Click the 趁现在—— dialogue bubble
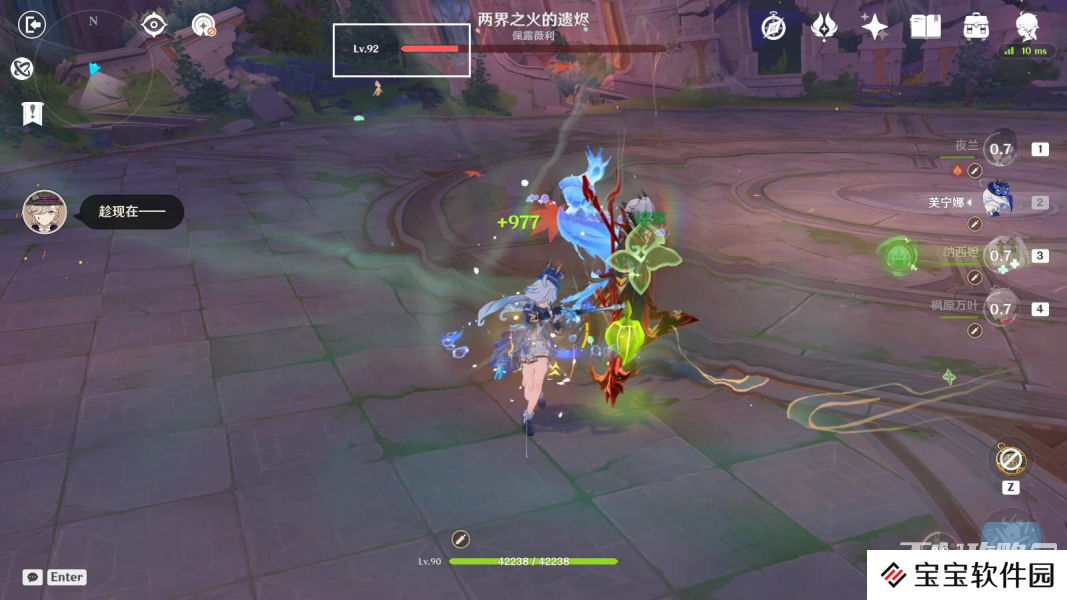The width and height of the screenshot is (1067, 600). click(131, 212)
